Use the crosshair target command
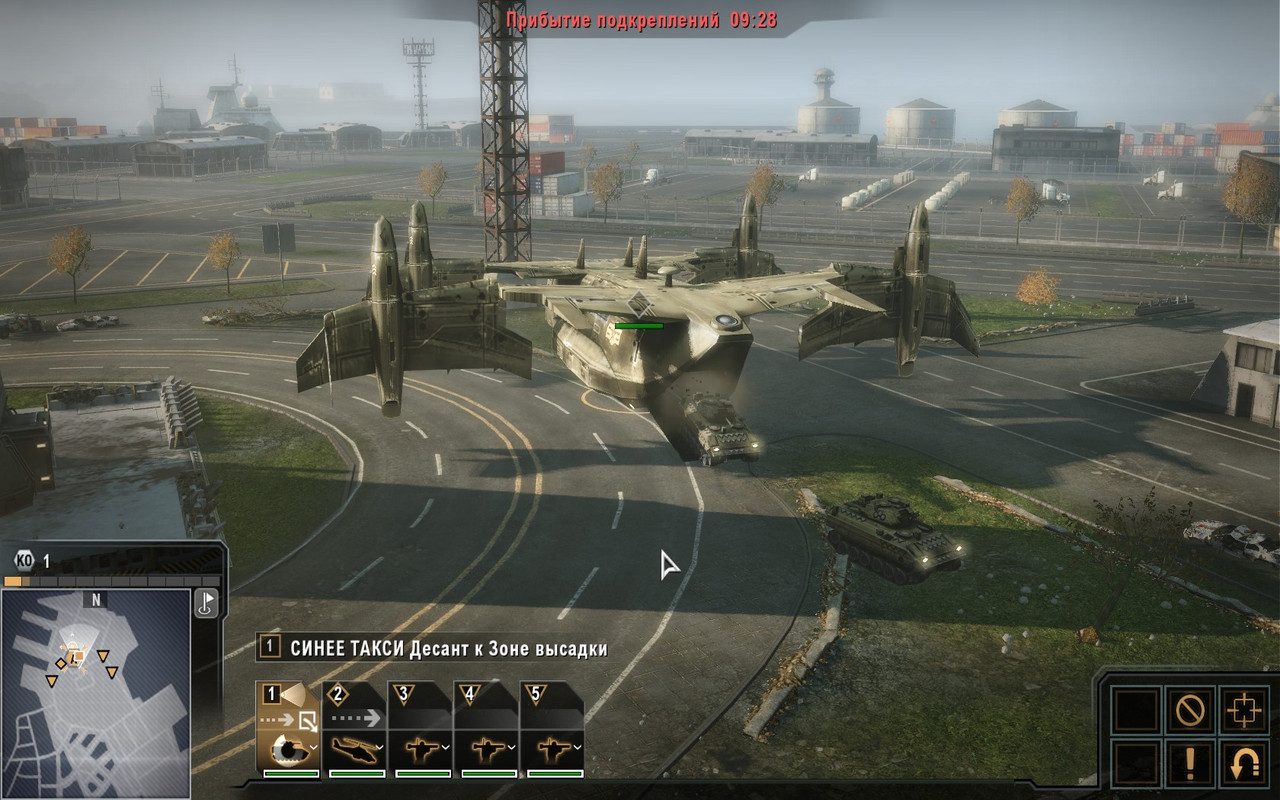The image size is (1280, 800). [1244, 711]
